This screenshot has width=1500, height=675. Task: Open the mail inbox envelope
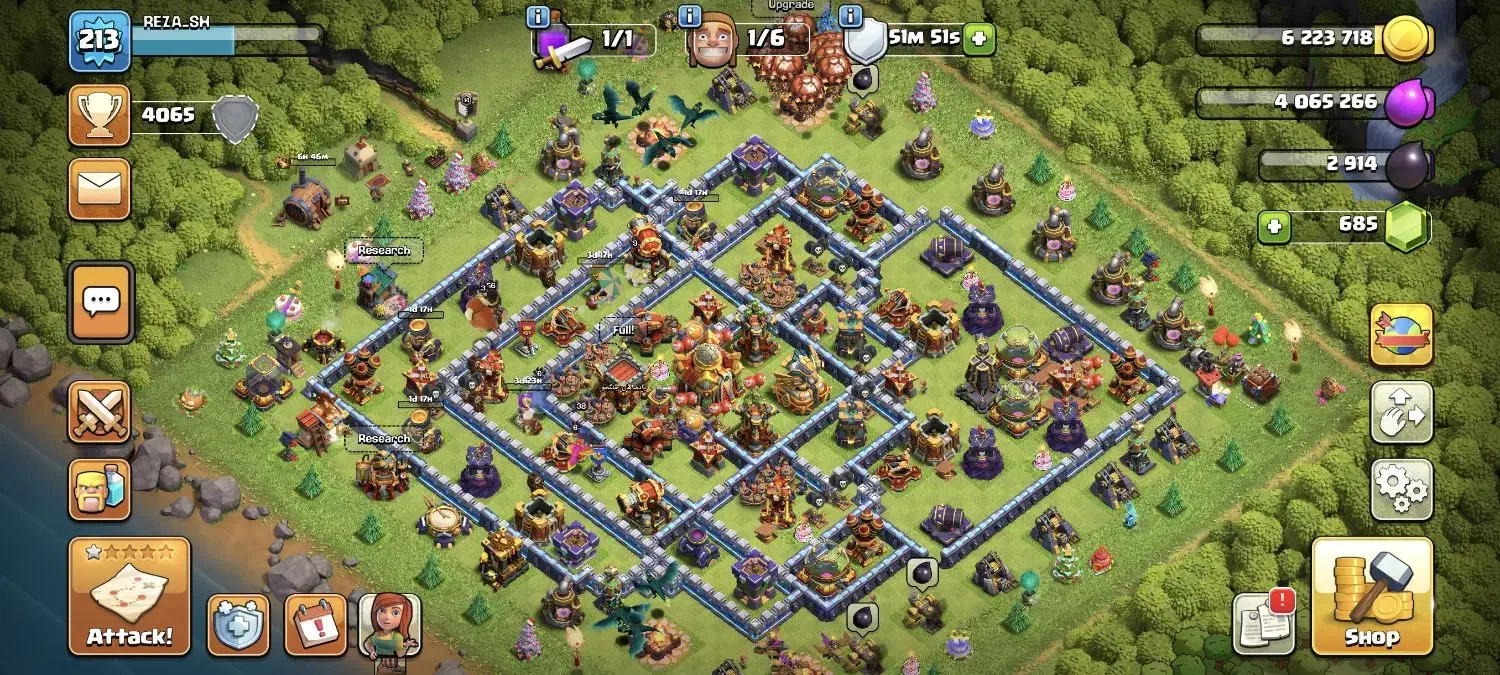click(x=99, y=188)
